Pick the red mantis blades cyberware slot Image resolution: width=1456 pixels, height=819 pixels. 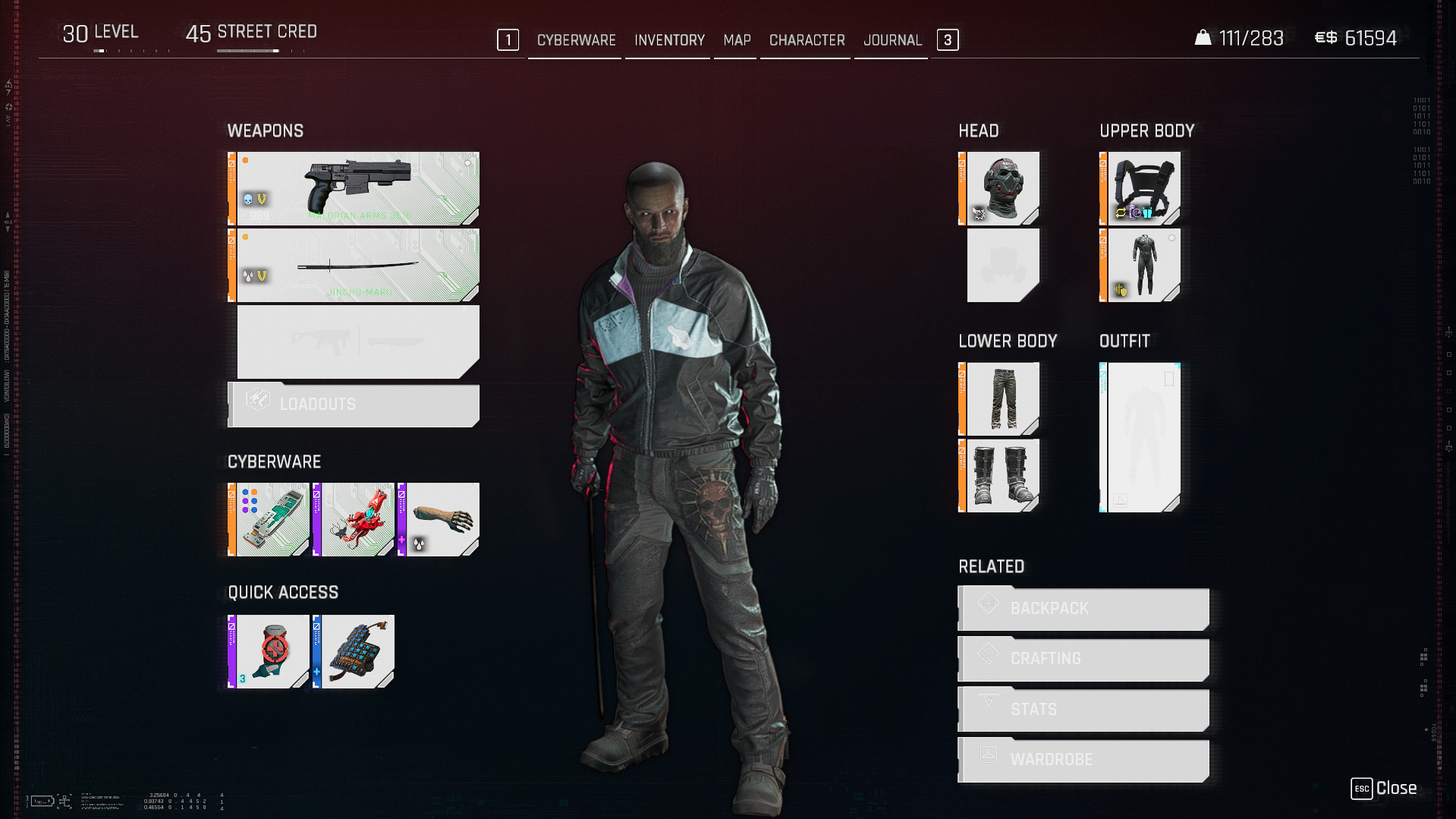[354, 520]
